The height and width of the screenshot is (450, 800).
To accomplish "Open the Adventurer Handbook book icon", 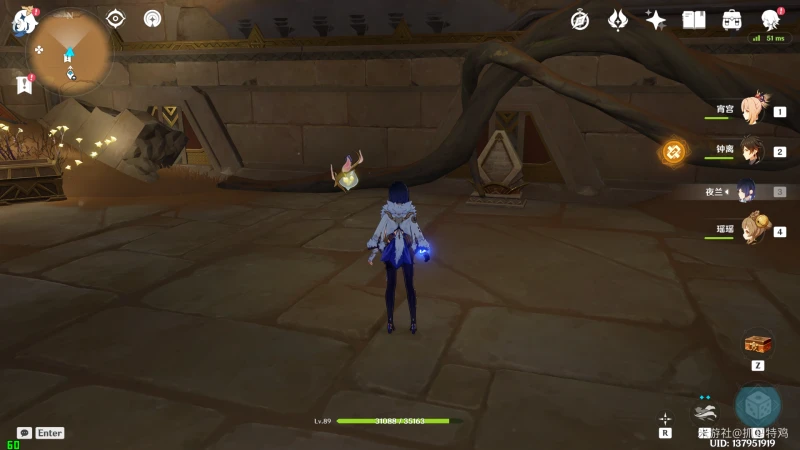I will [x=694, y=19].
